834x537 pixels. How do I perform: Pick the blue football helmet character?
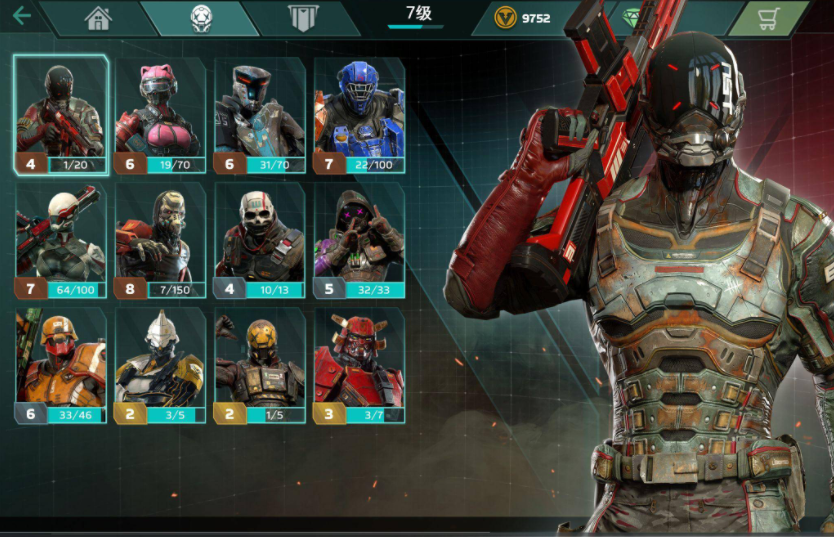359,114
